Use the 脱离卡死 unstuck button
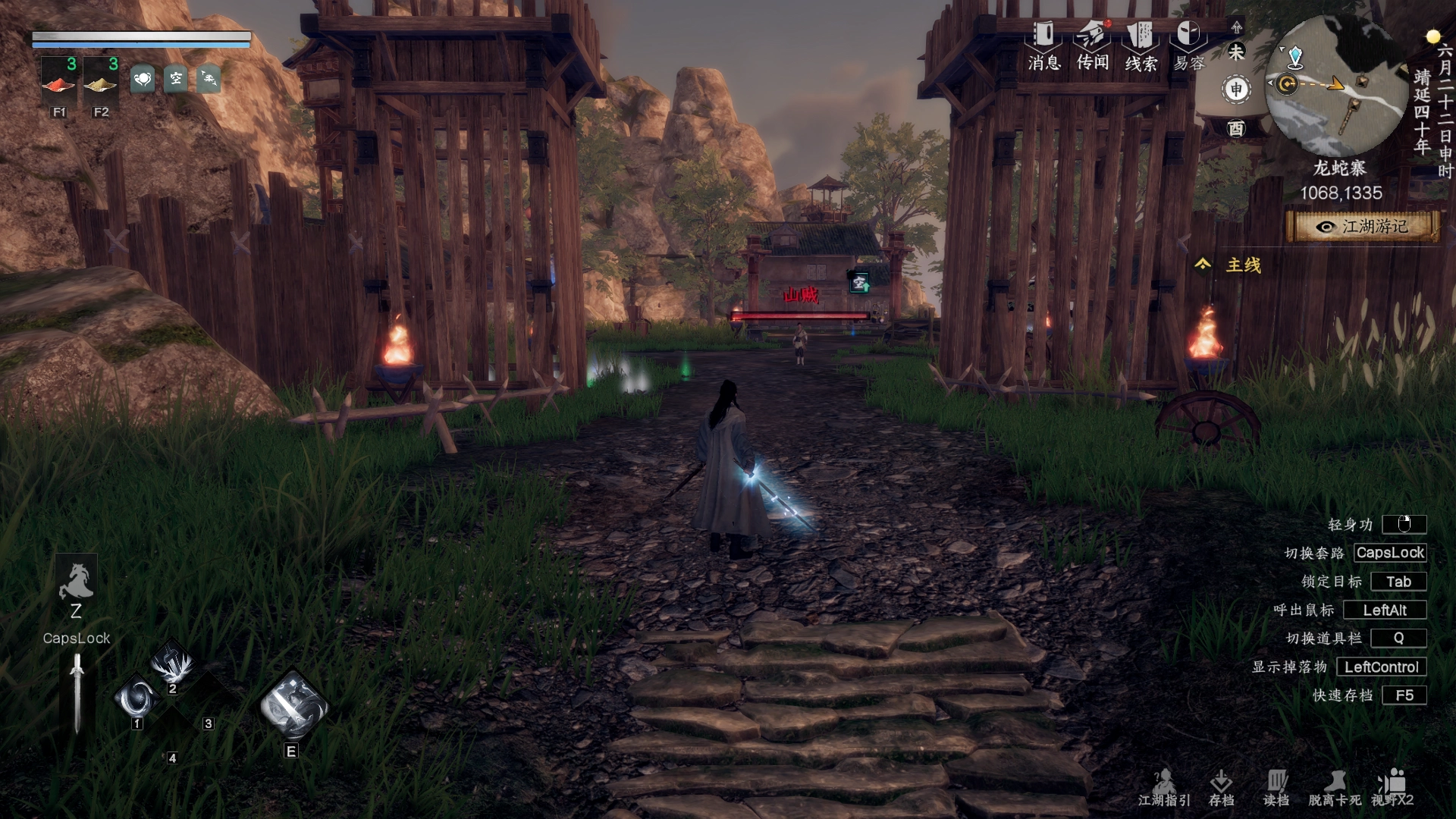The image size is (1456, 819). click(1335, 787)
